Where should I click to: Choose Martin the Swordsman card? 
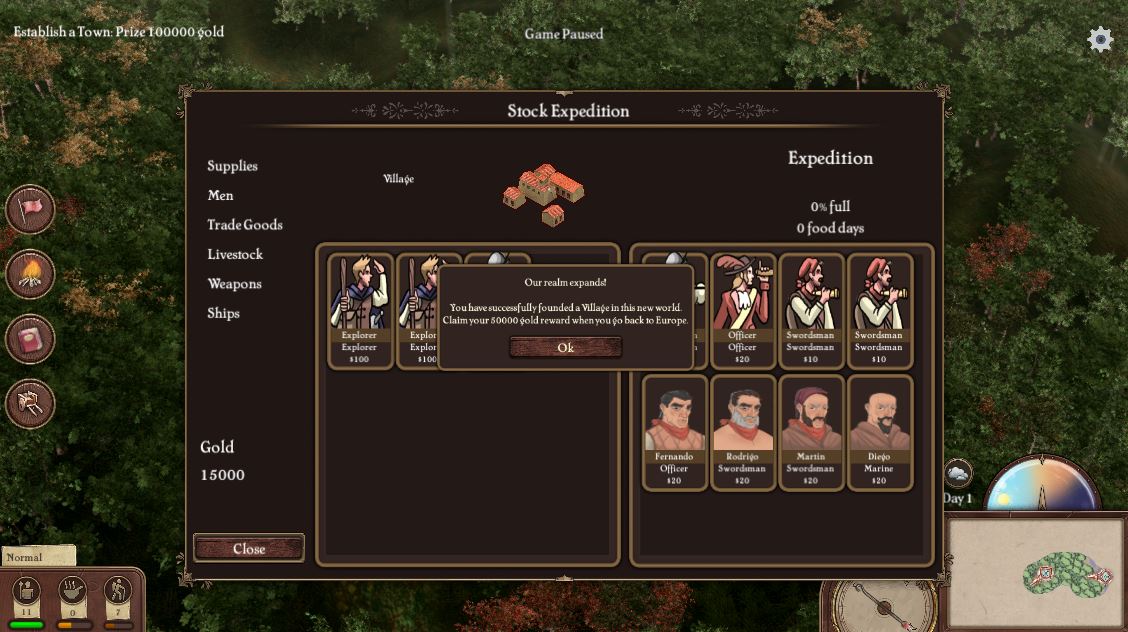click(x=810, y=432)
